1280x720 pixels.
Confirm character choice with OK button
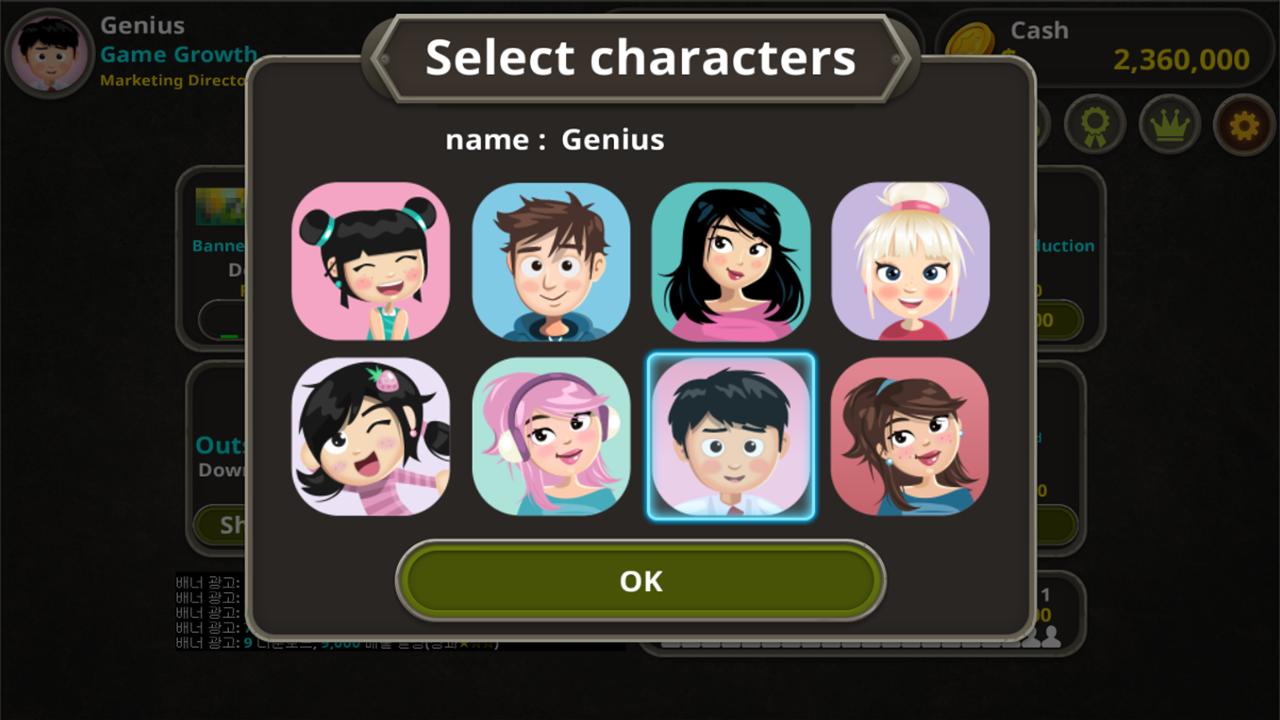click(x=639, y=580)
